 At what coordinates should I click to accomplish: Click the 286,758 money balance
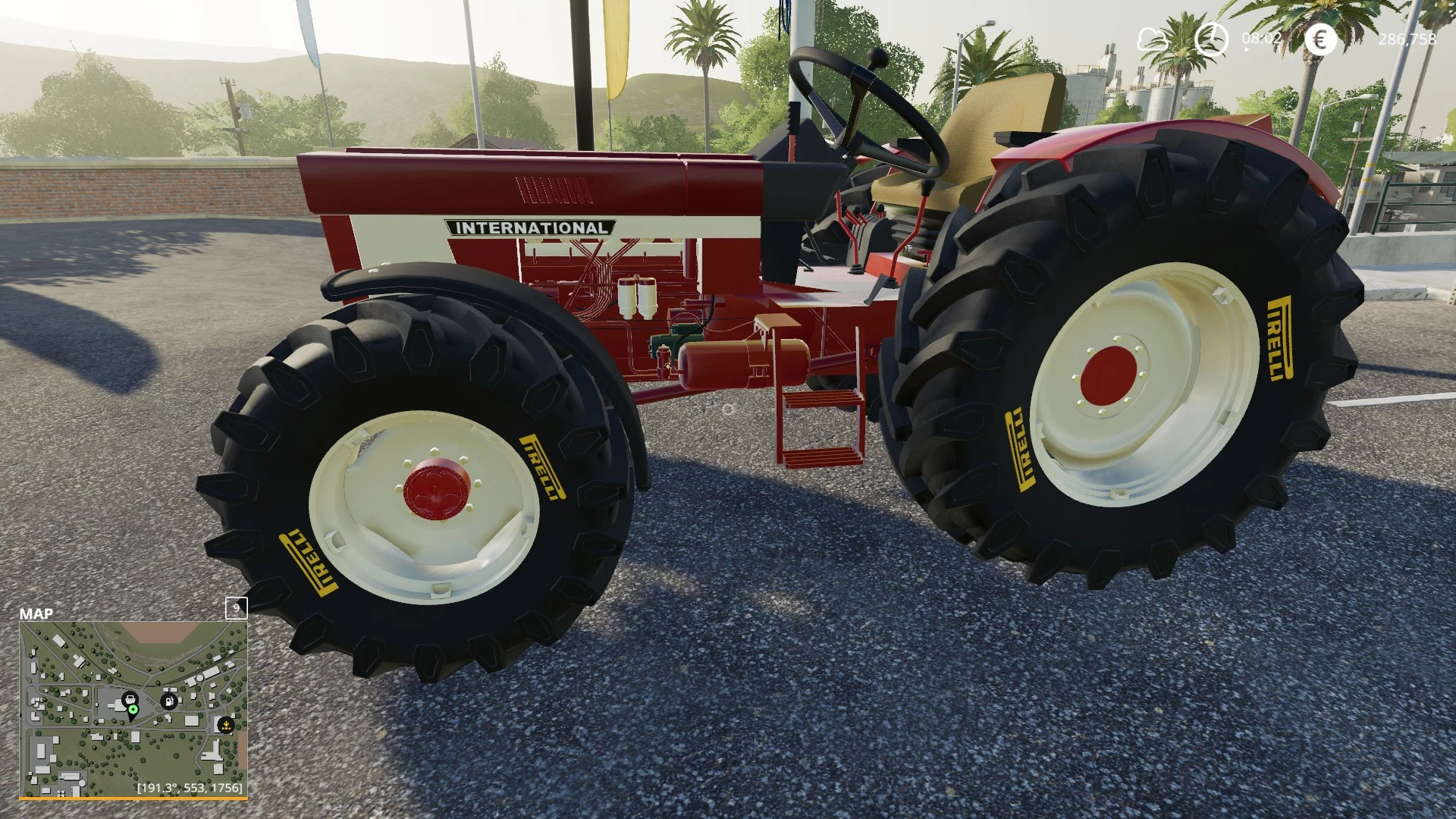1407,39
